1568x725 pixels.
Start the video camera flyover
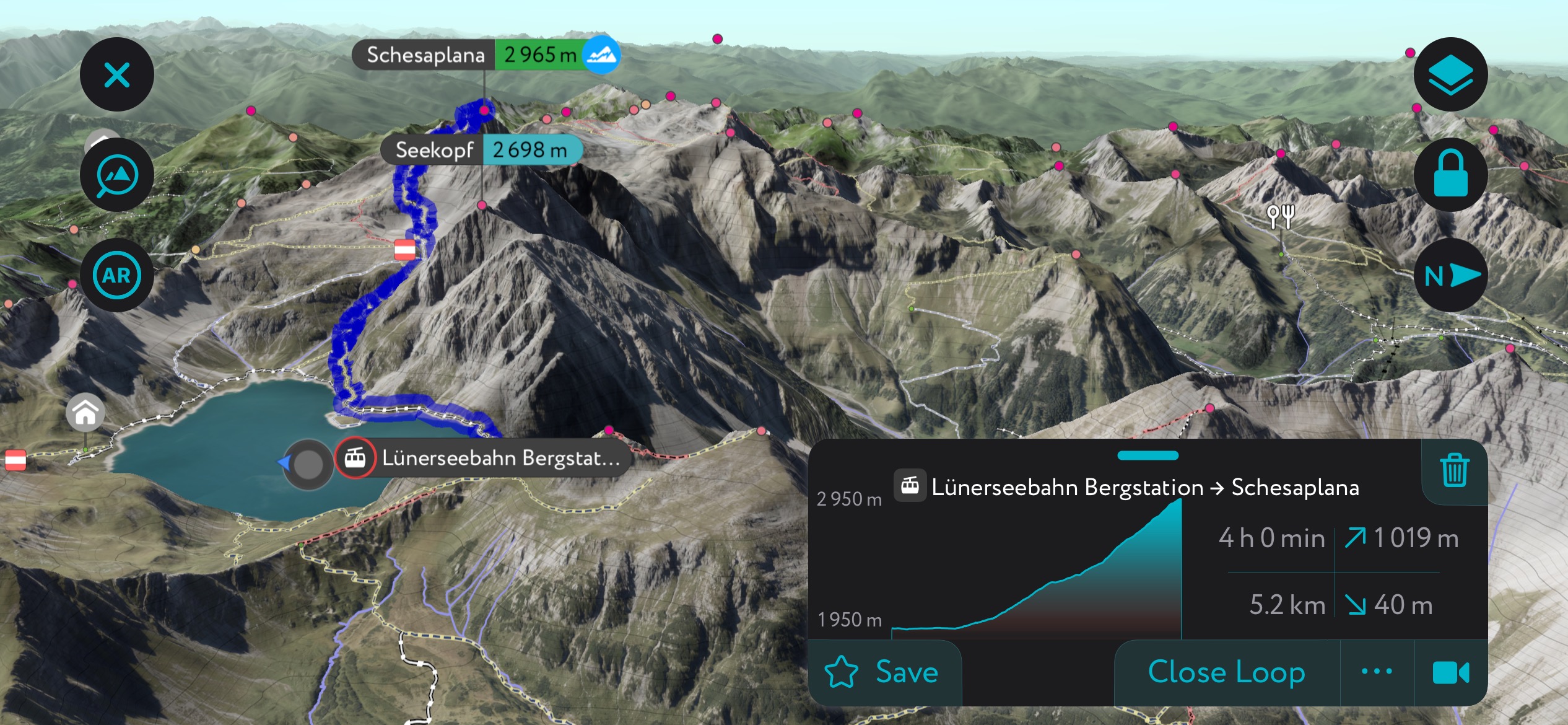coord(1450,672)
